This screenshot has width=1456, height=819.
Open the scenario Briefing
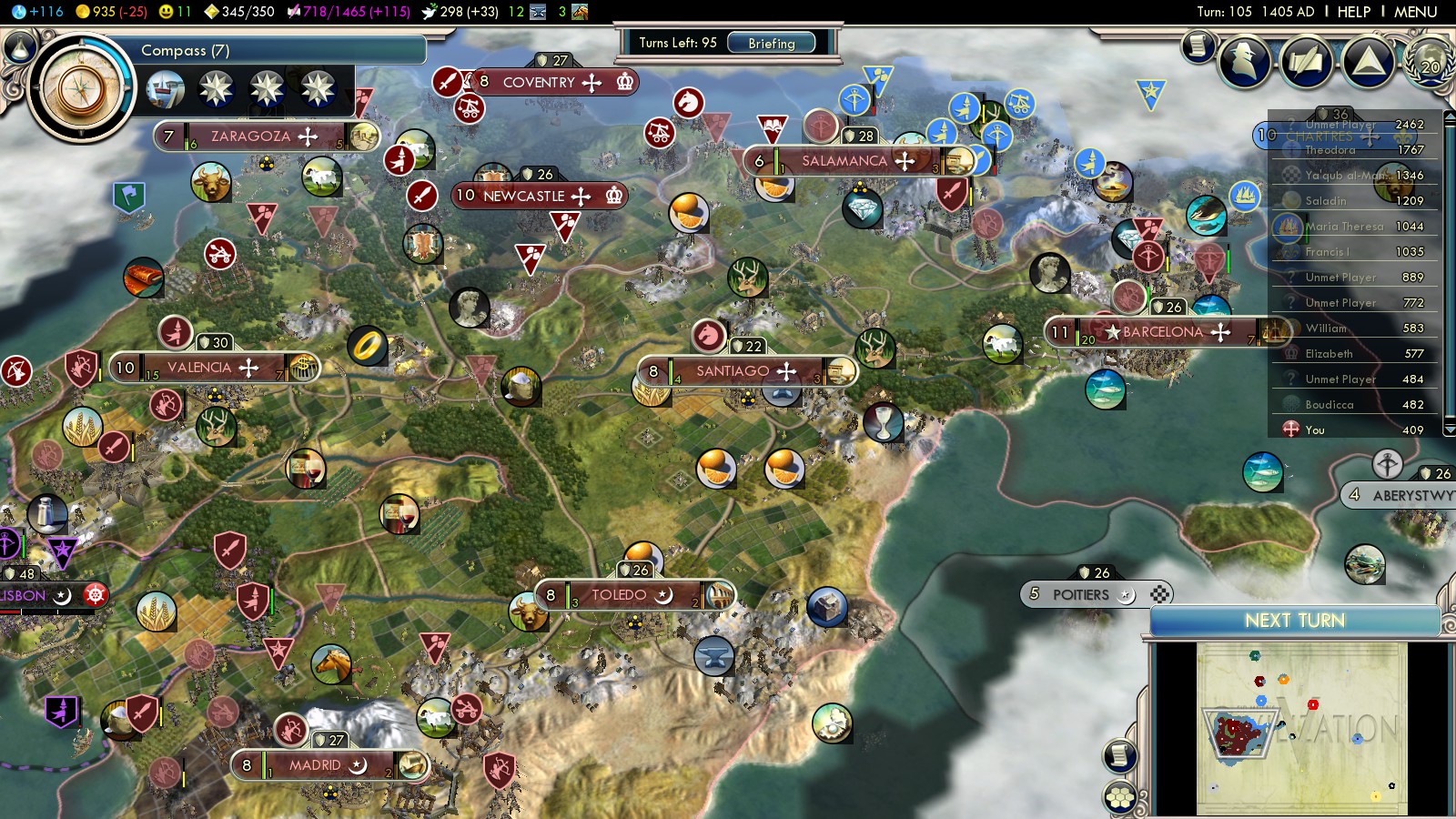[771, 43]
